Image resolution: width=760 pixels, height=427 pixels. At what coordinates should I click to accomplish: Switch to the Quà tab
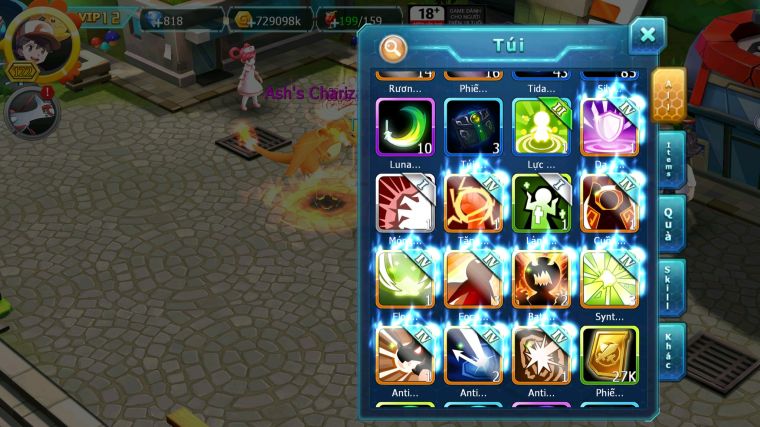click(670, 223)
